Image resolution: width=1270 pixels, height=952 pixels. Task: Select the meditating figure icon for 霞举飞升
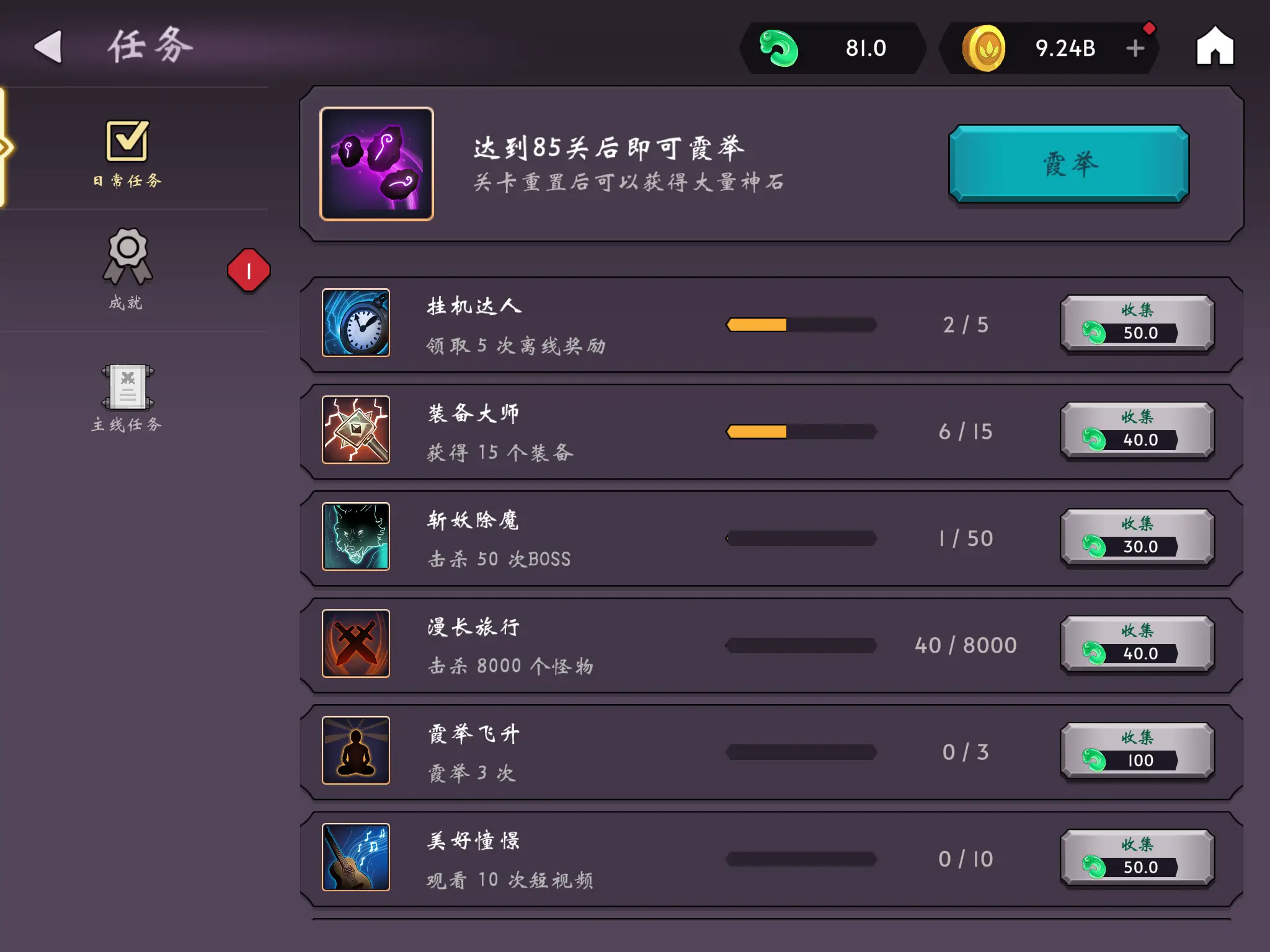[x=355, y=752]
